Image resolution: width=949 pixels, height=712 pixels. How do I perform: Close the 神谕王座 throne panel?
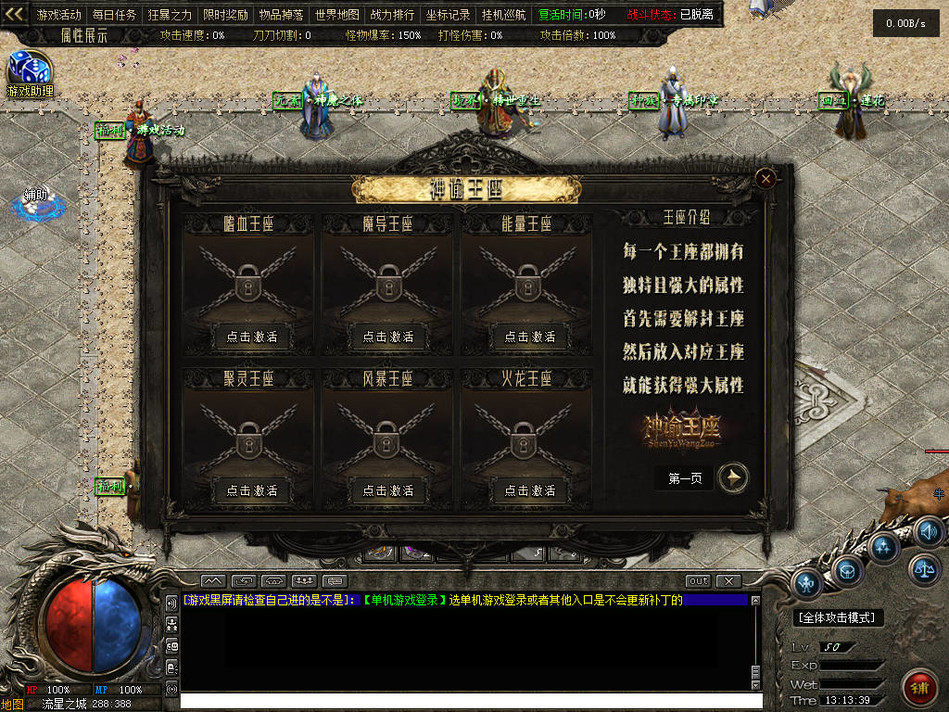(x=766, y=179)
